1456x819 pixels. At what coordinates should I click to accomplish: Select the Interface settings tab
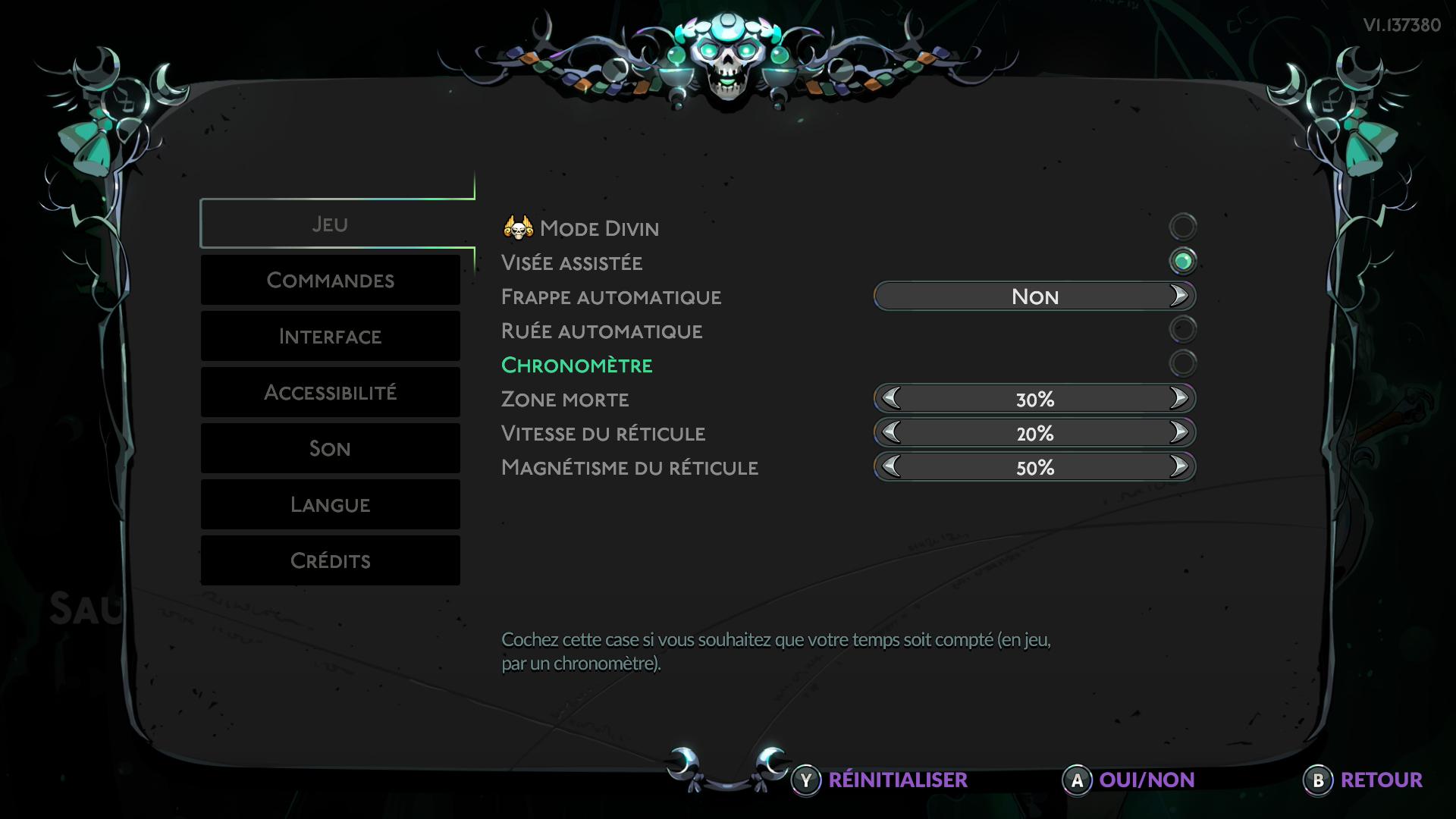coord(330,337)
